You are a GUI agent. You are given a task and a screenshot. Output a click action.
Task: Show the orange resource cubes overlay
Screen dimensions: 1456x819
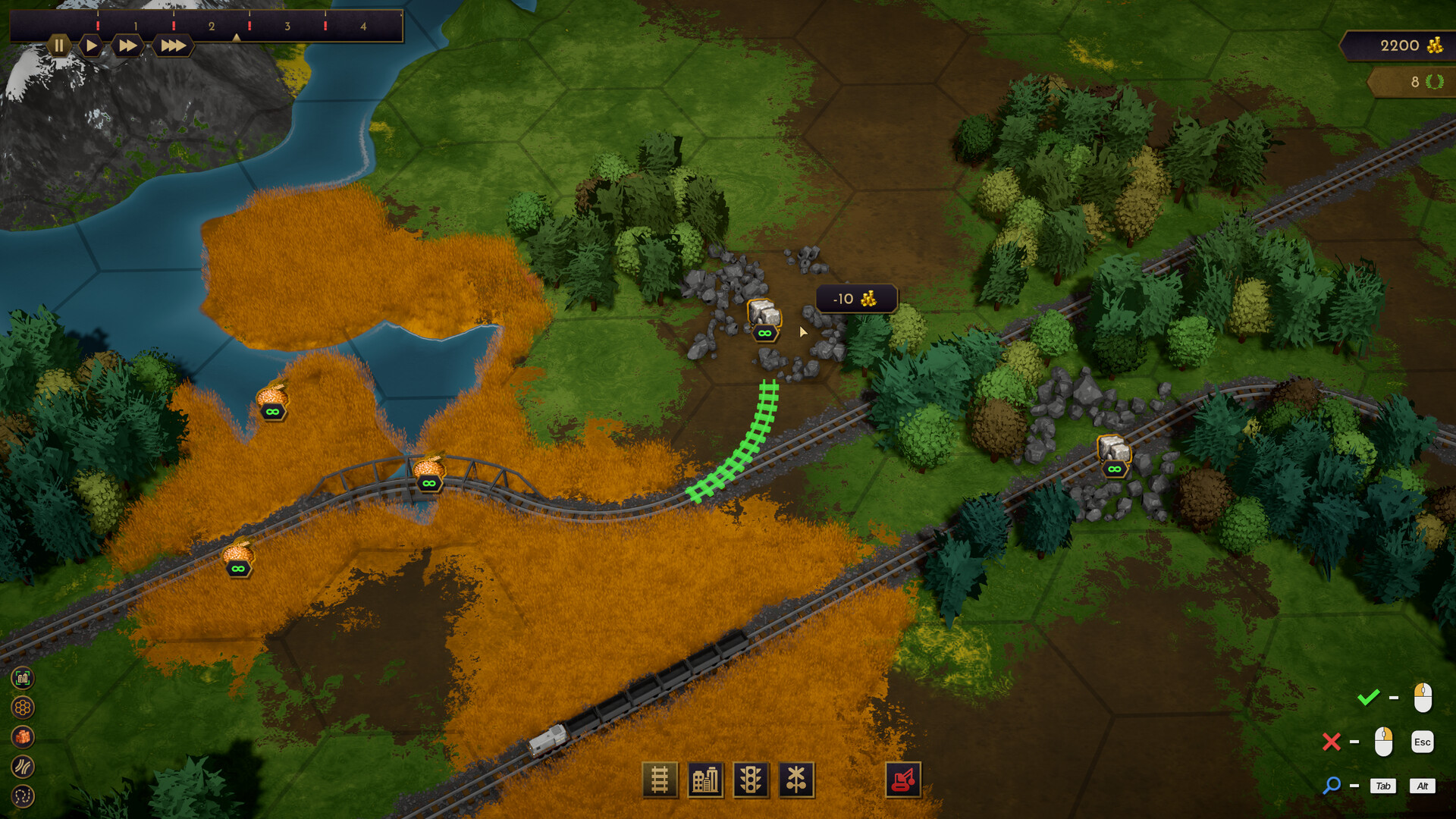tap(23, 737)
